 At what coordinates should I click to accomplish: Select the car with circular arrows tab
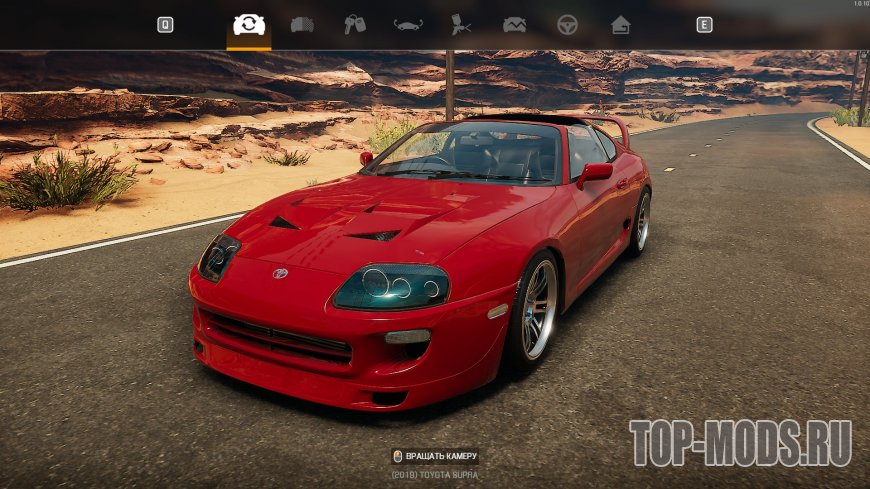click(x=248, y=25)
